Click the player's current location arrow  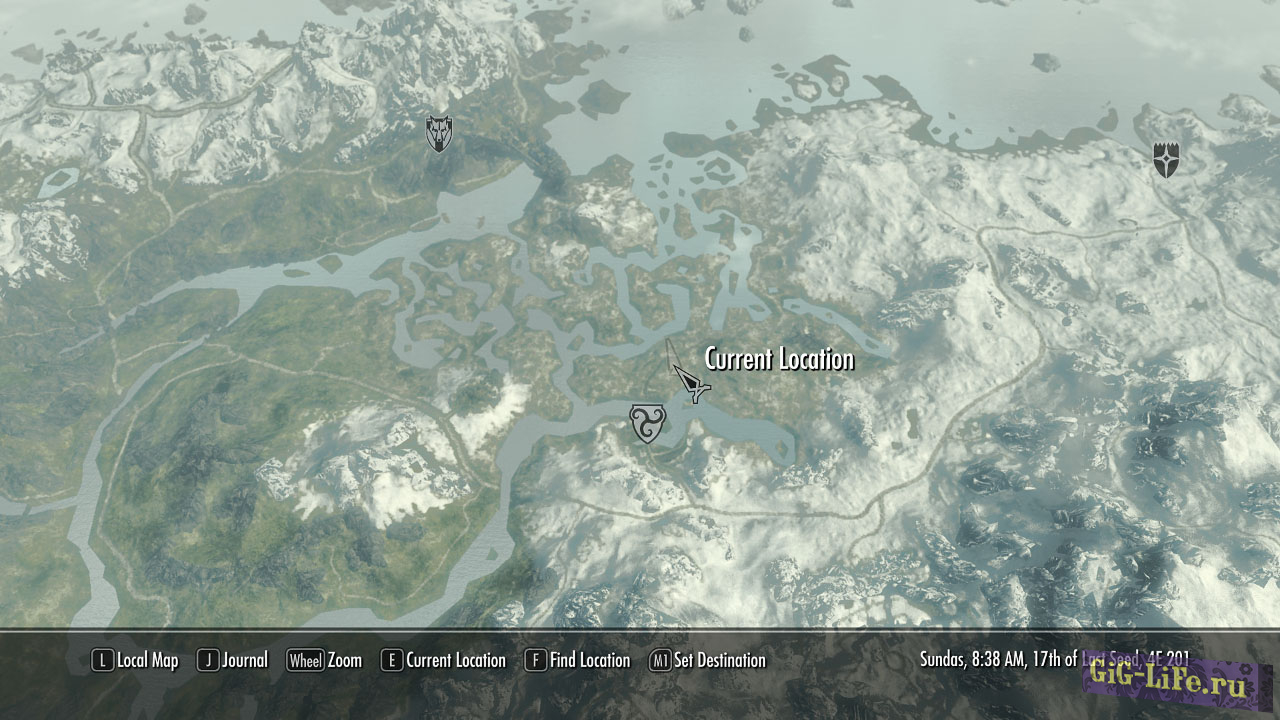click(690, 383)
